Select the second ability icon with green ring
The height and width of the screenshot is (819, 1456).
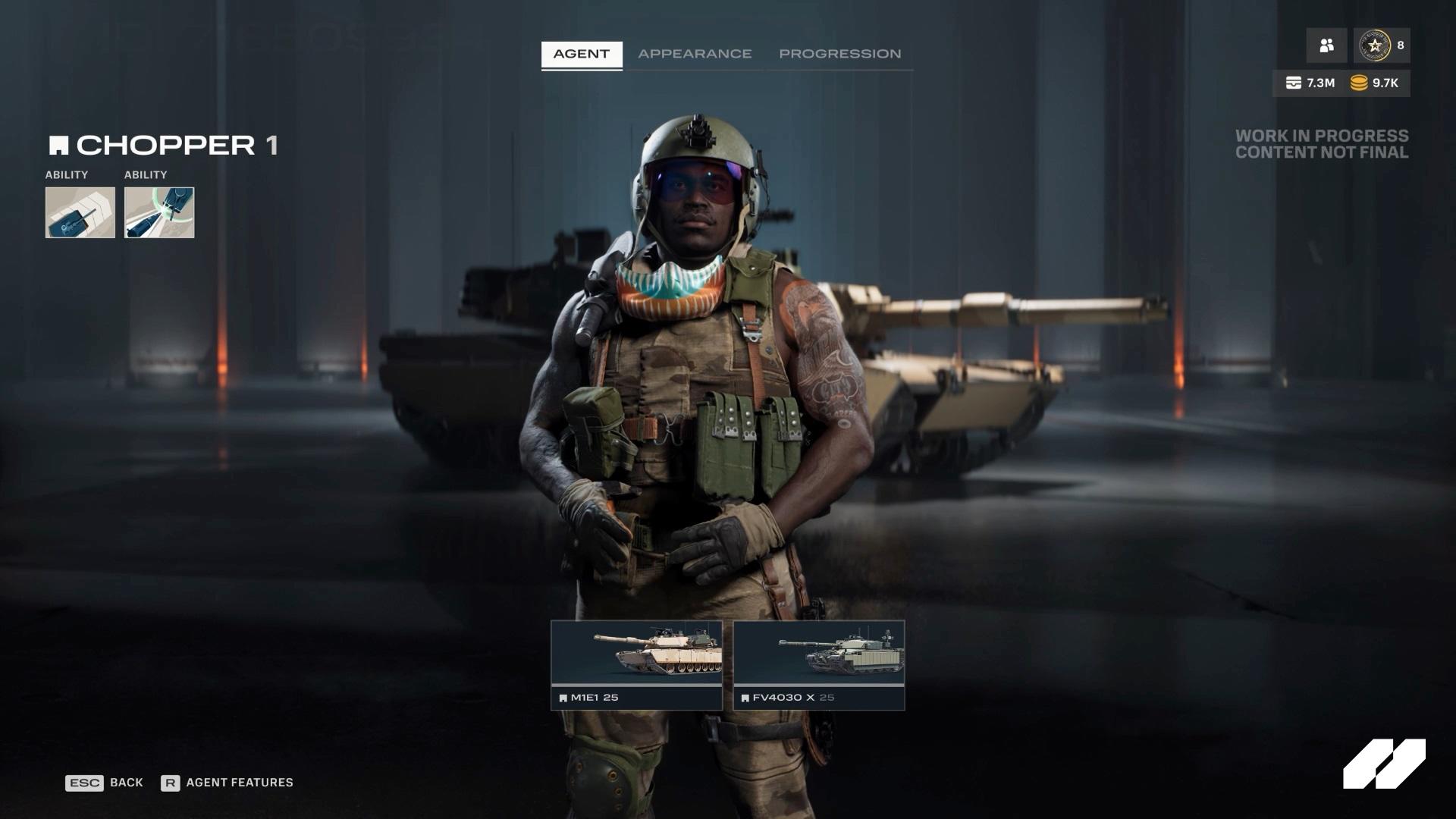tap(159, 212)
